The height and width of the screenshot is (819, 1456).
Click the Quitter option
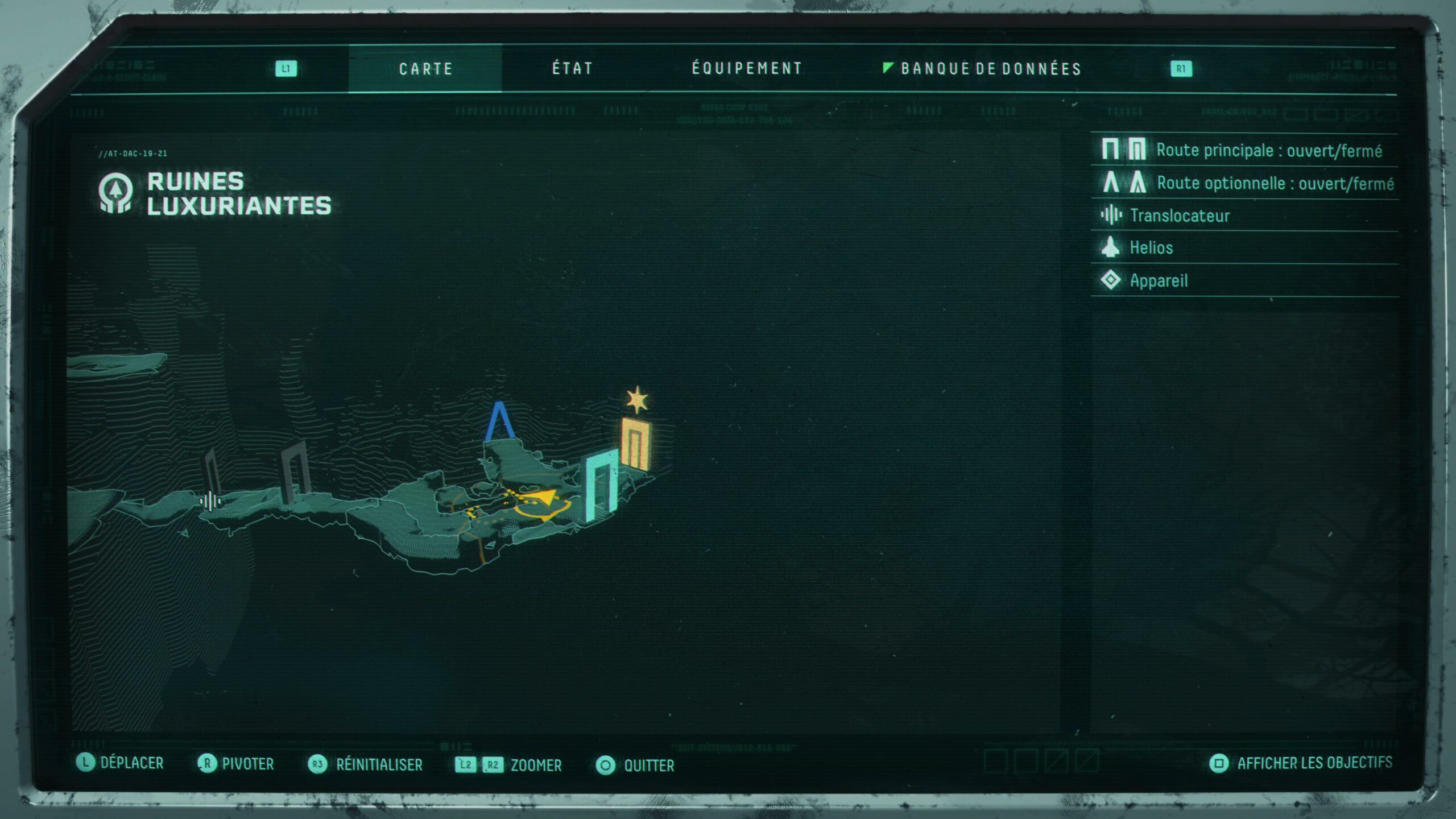(x=648, y=766)
